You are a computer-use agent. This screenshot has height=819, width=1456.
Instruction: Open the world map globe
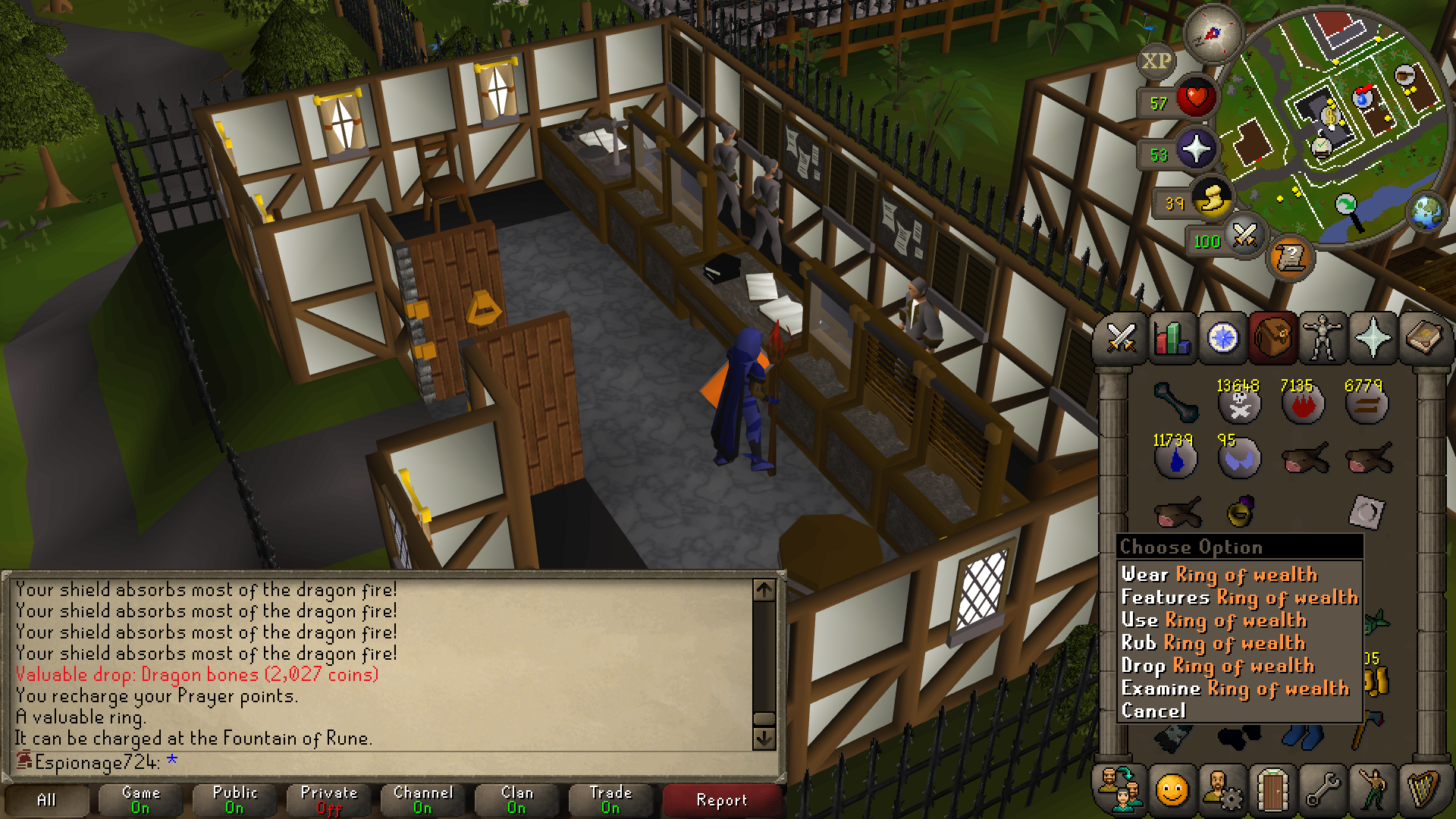[x=1427, y=212]
